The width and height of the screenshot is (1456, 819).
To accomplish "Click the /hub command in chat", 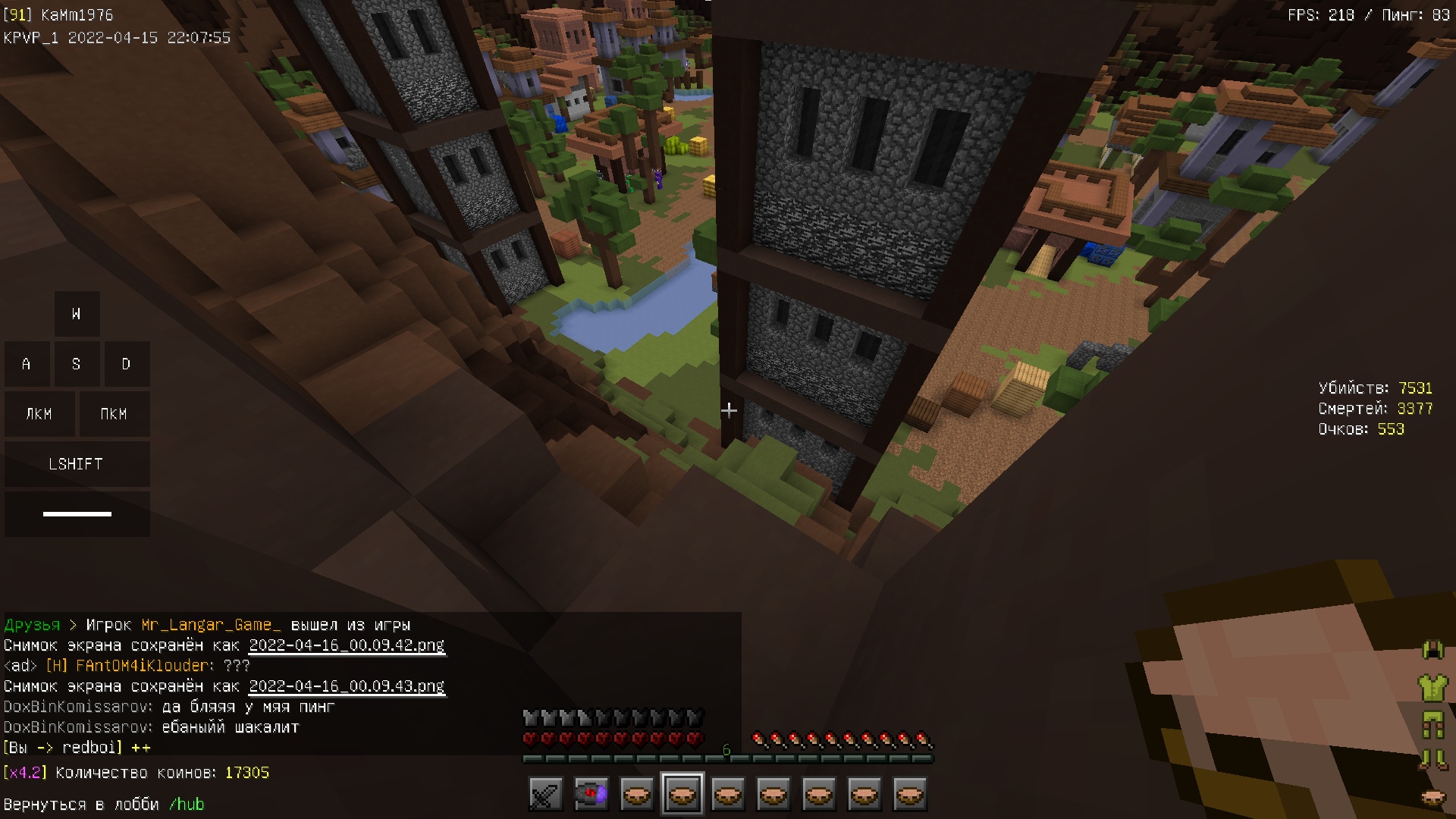I will pos(187,804).
